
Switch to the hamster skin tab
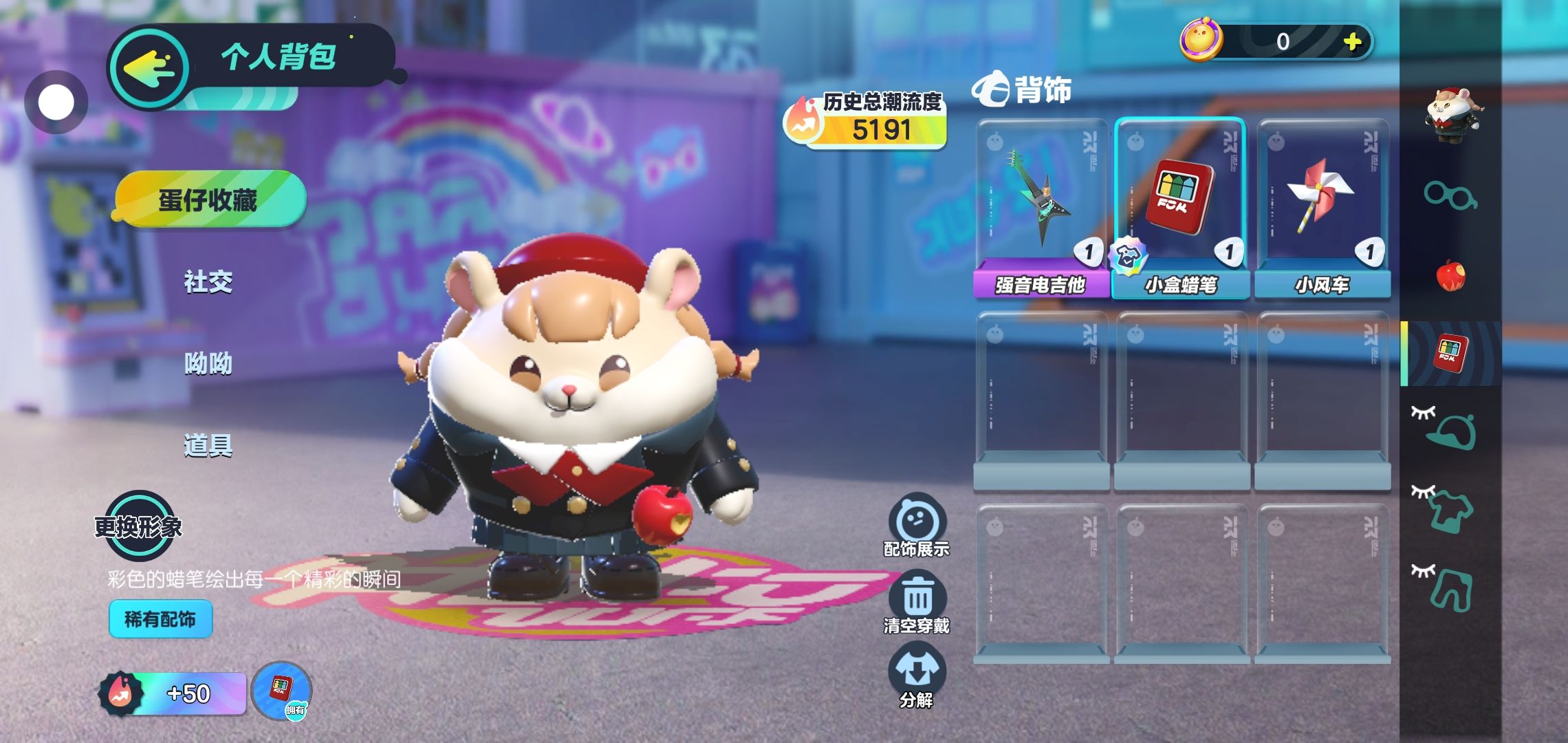(1451, 114)
